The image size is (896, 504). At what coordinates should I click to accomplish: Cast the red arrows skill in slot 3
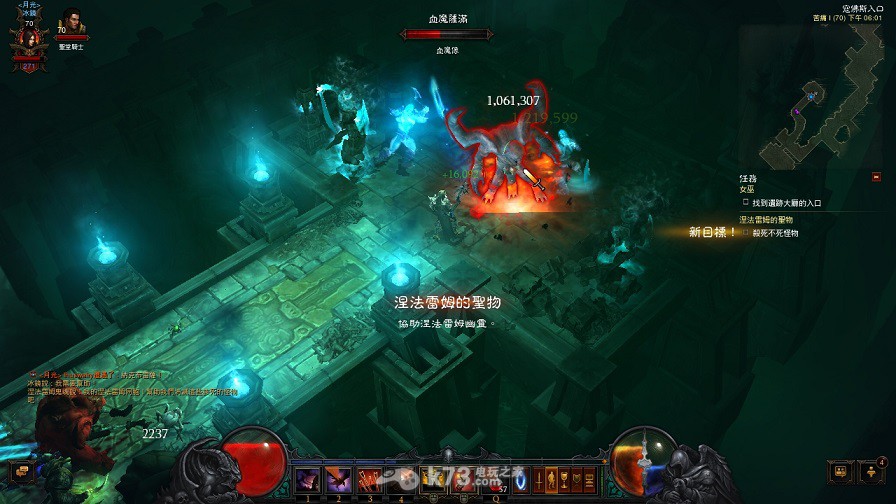(371, 479)
